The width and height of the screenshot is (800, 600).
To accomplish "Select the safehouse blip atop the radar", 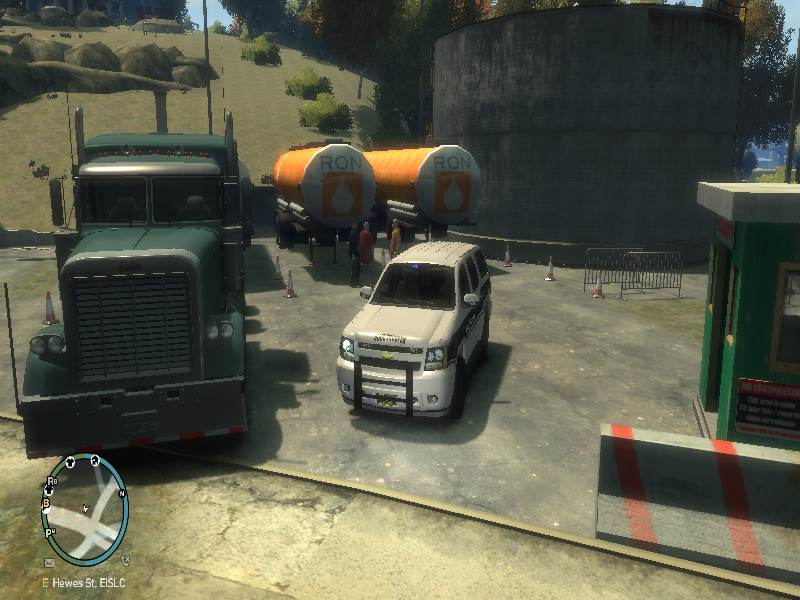I will click(x=93, y=461).
